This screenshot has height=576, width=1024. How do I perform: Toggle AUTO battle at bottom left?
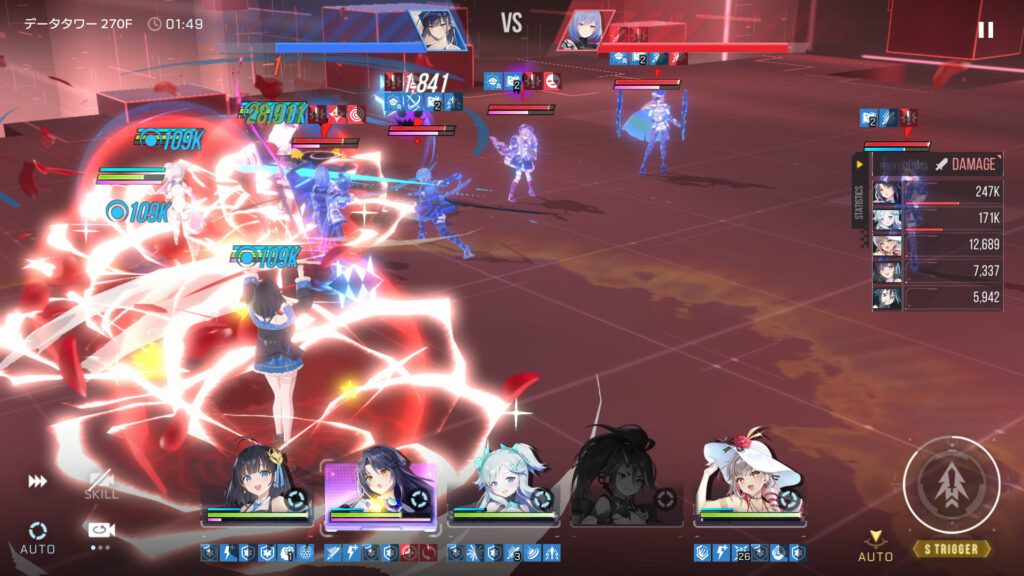click(x=37, y=536)
